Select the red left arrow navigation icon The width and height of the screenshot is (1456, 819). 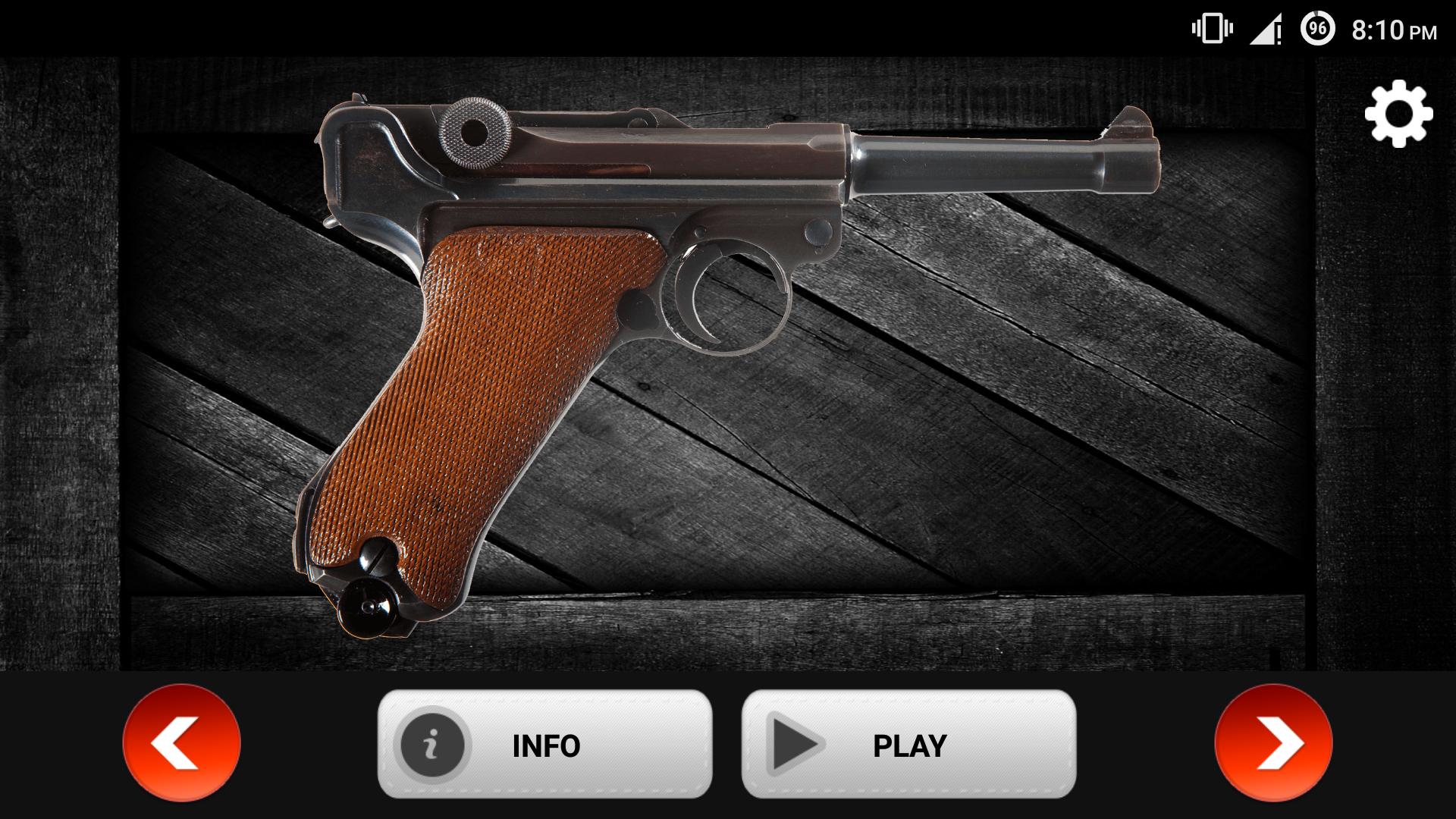point(180,744)
